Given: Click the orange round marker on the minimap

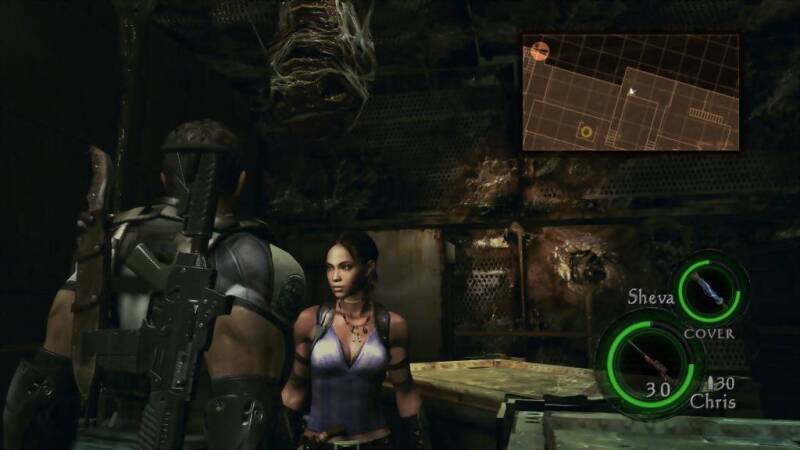Looking at the screenshot, I should 538,49.
